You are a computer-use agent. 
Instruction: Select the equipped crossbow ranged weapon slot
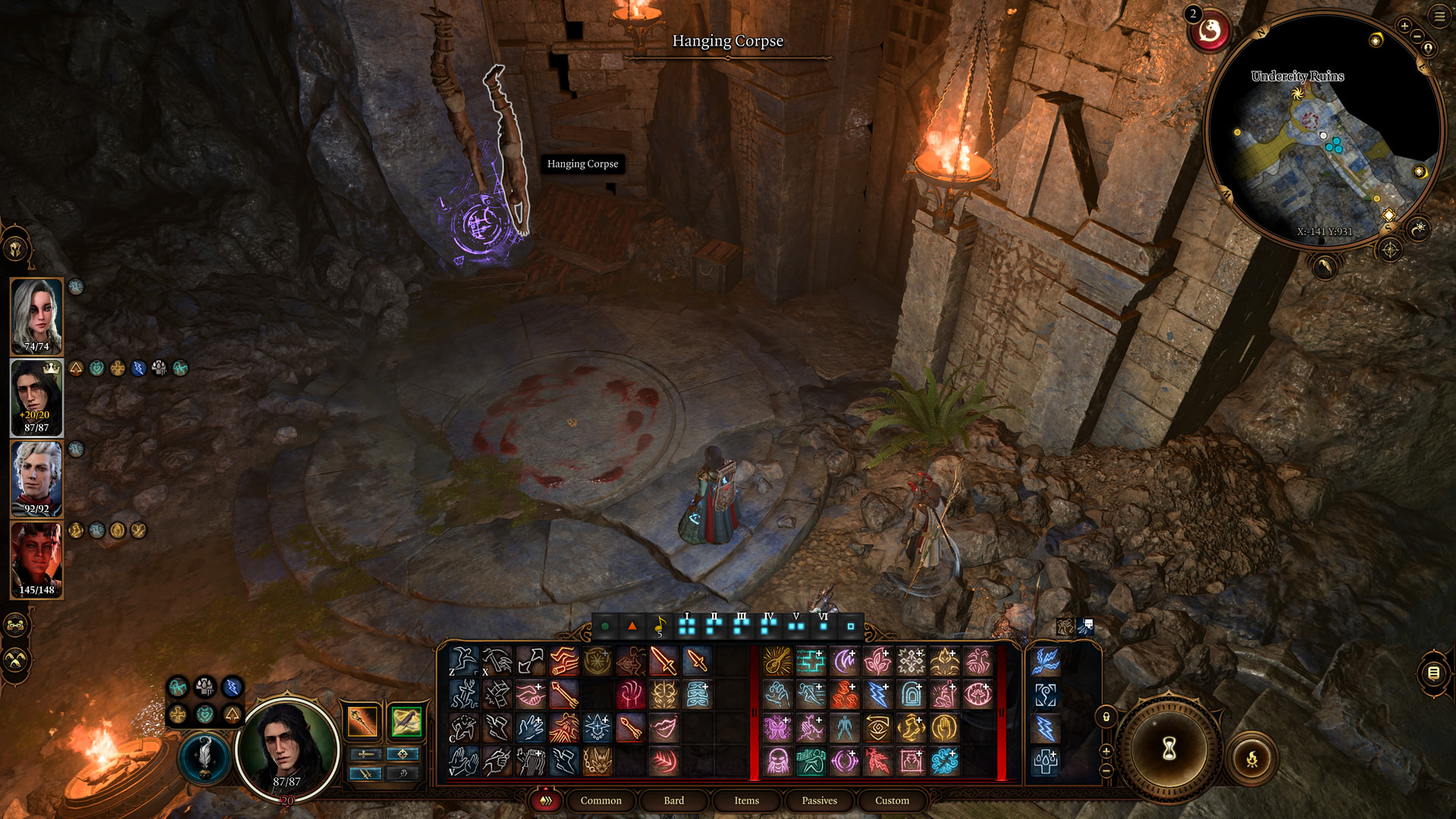(x=406, y=721)
